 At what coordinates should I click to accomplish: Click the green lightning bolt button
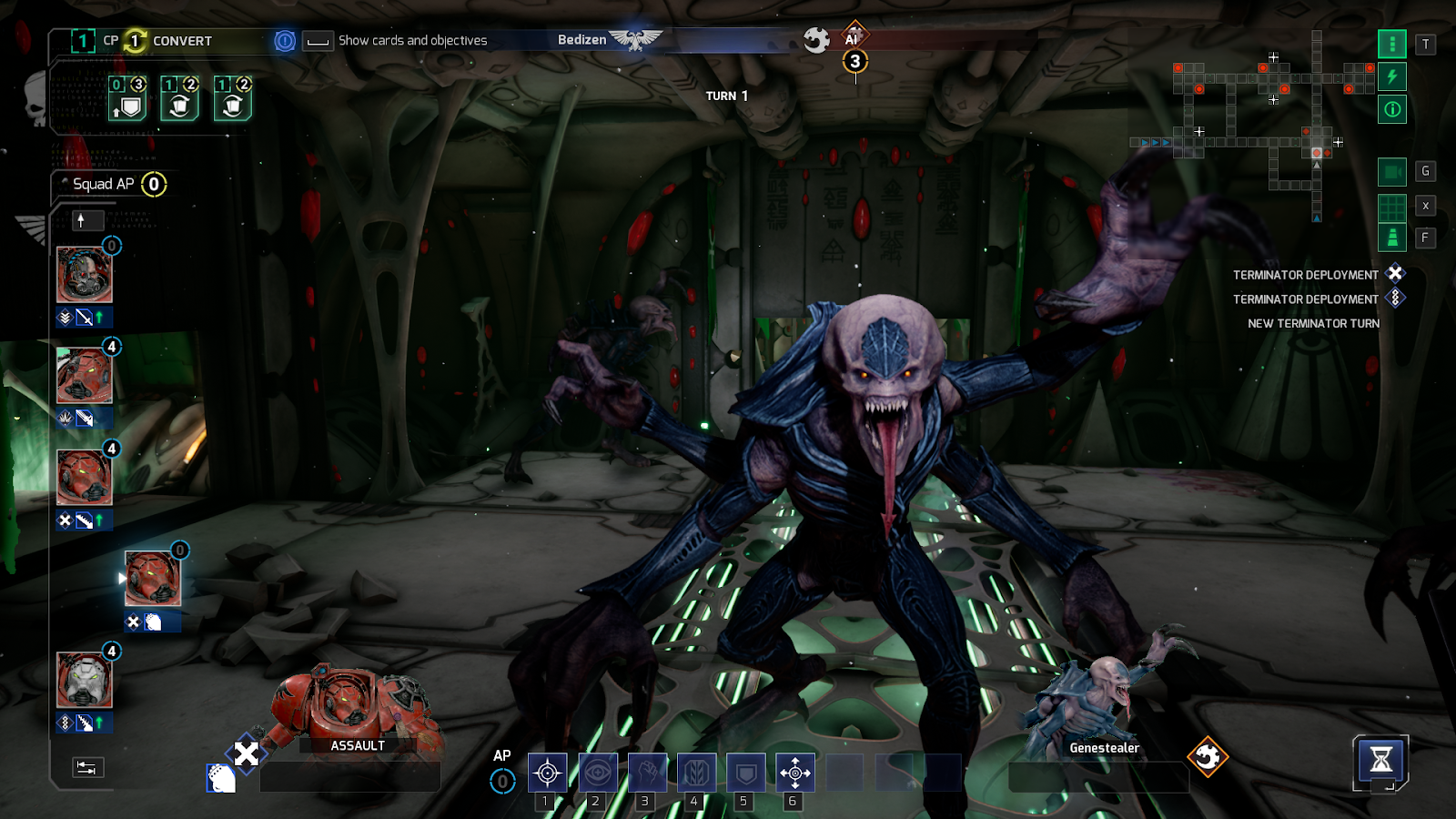[x=1391, y=76]
